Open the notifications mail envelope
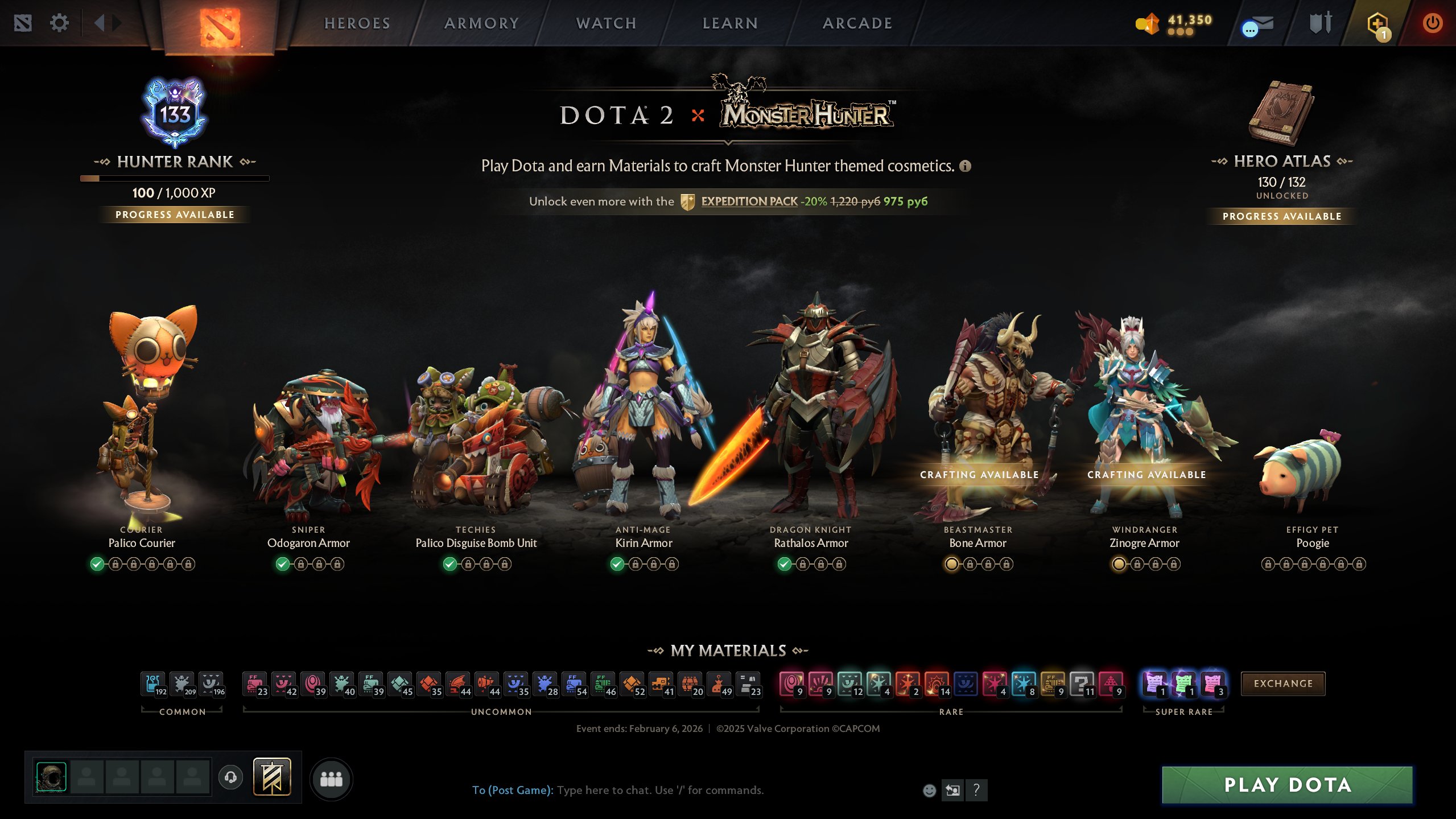 pos(1259,24)
